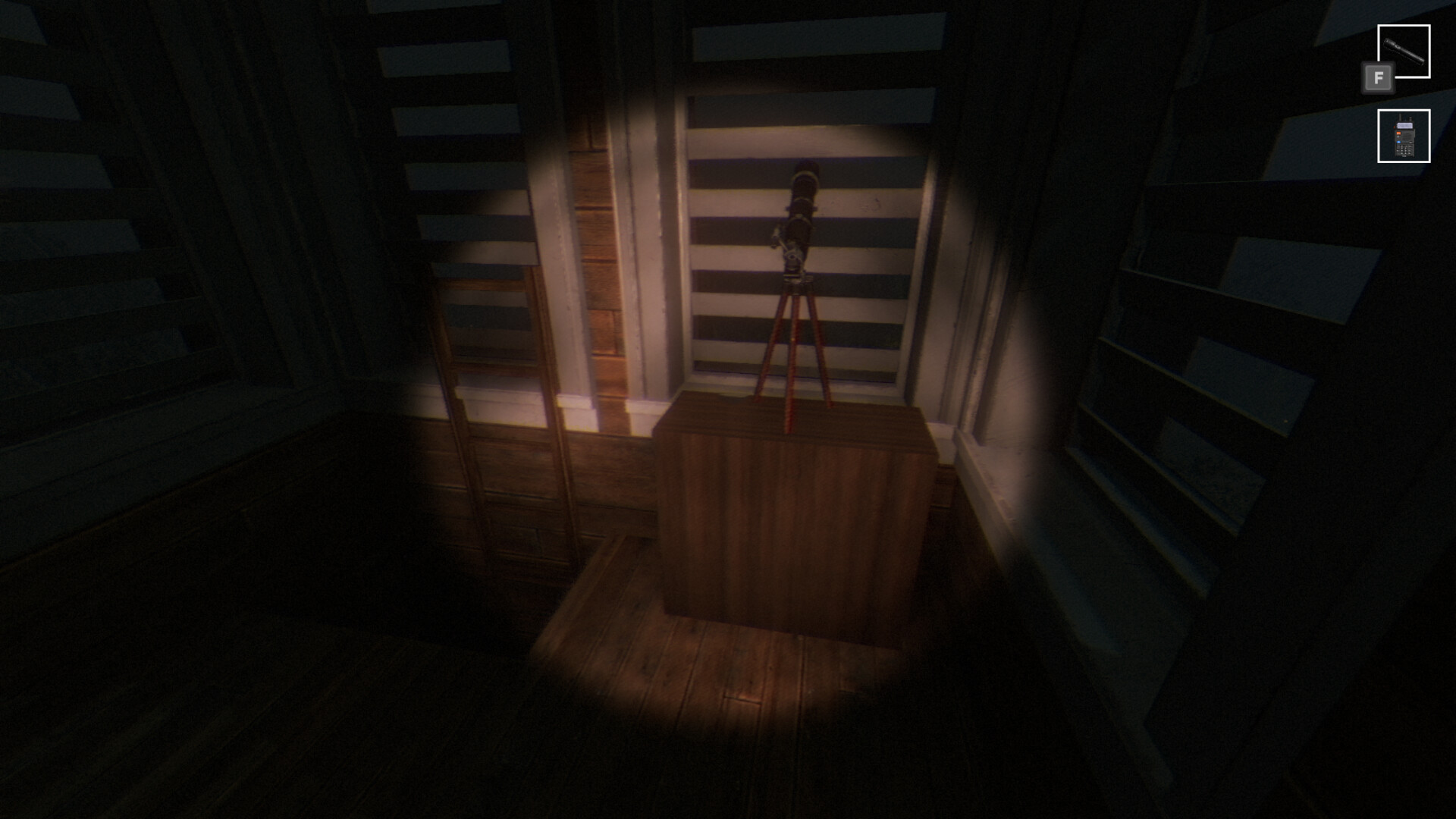
Task: Select the flashlight in the inventory slot
Action: click(x=1404, y=51)
